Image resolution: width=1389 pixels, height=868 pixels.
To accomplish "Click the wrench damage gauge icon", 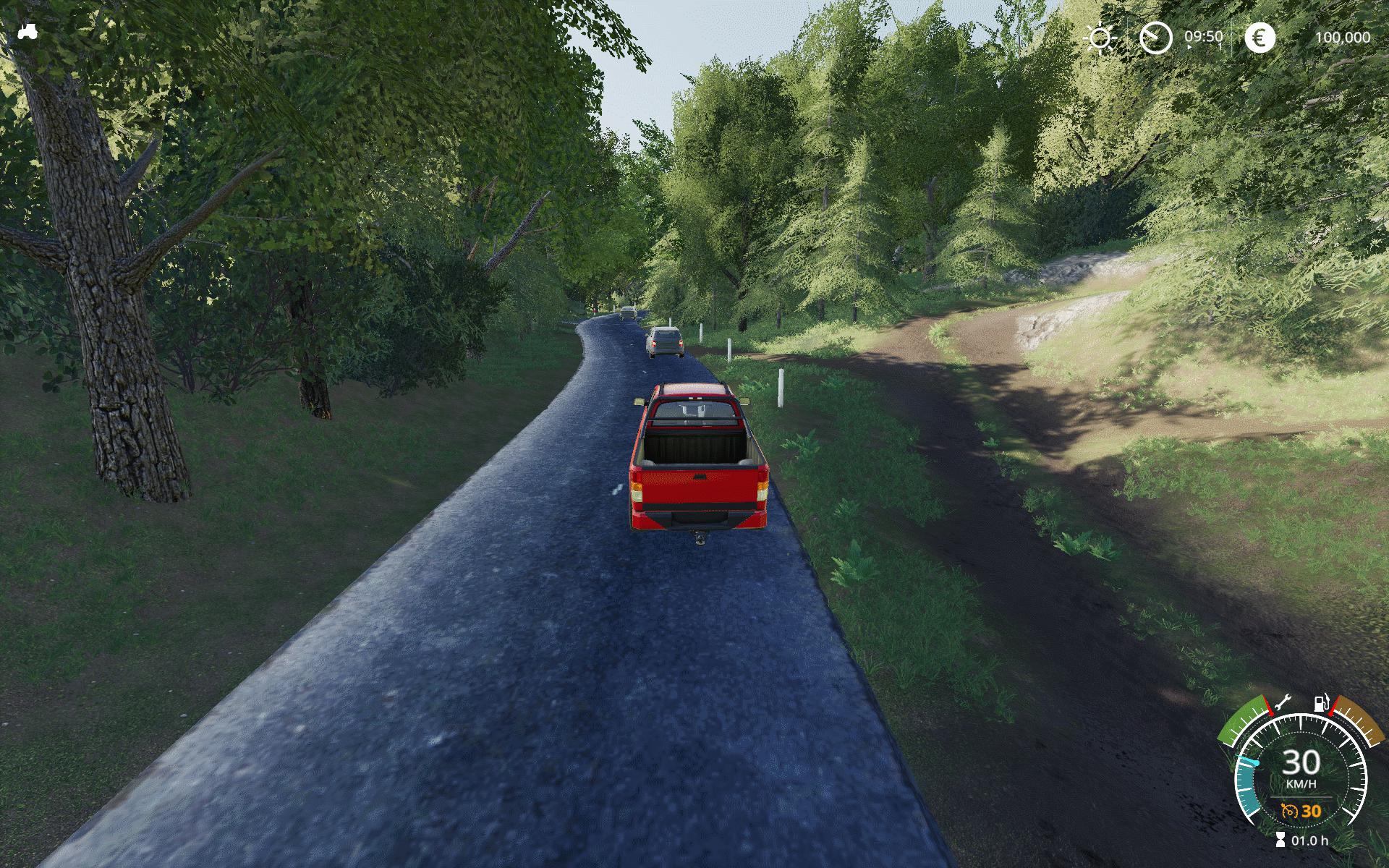I will coord(1283,702).
